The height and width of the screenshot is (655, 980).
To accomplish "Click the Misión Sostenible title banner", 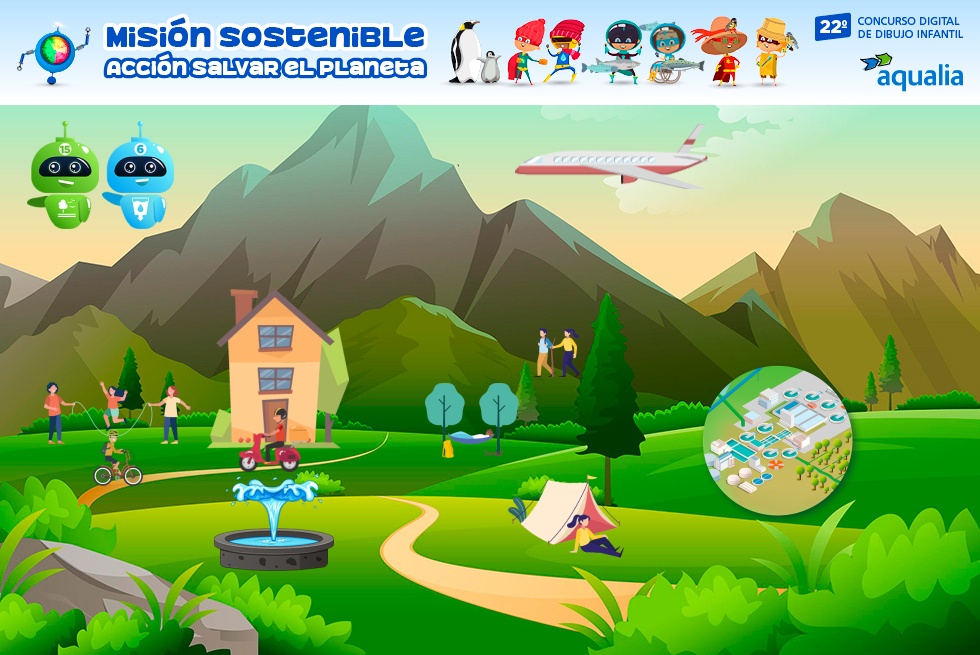I will pos(265,51).
